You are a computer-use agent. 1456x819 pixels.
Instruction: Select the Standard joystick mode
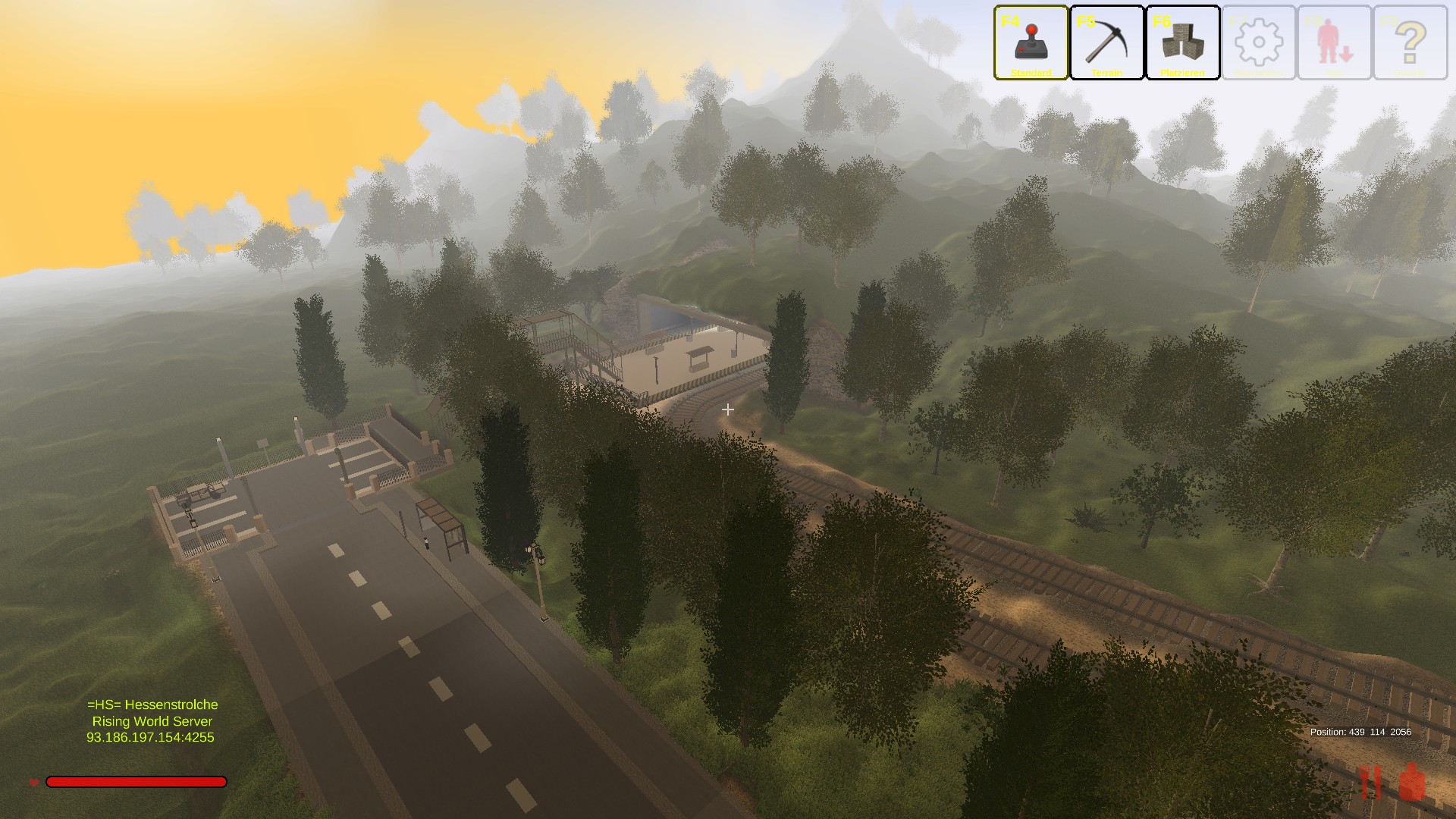[x=1031, y=42]
